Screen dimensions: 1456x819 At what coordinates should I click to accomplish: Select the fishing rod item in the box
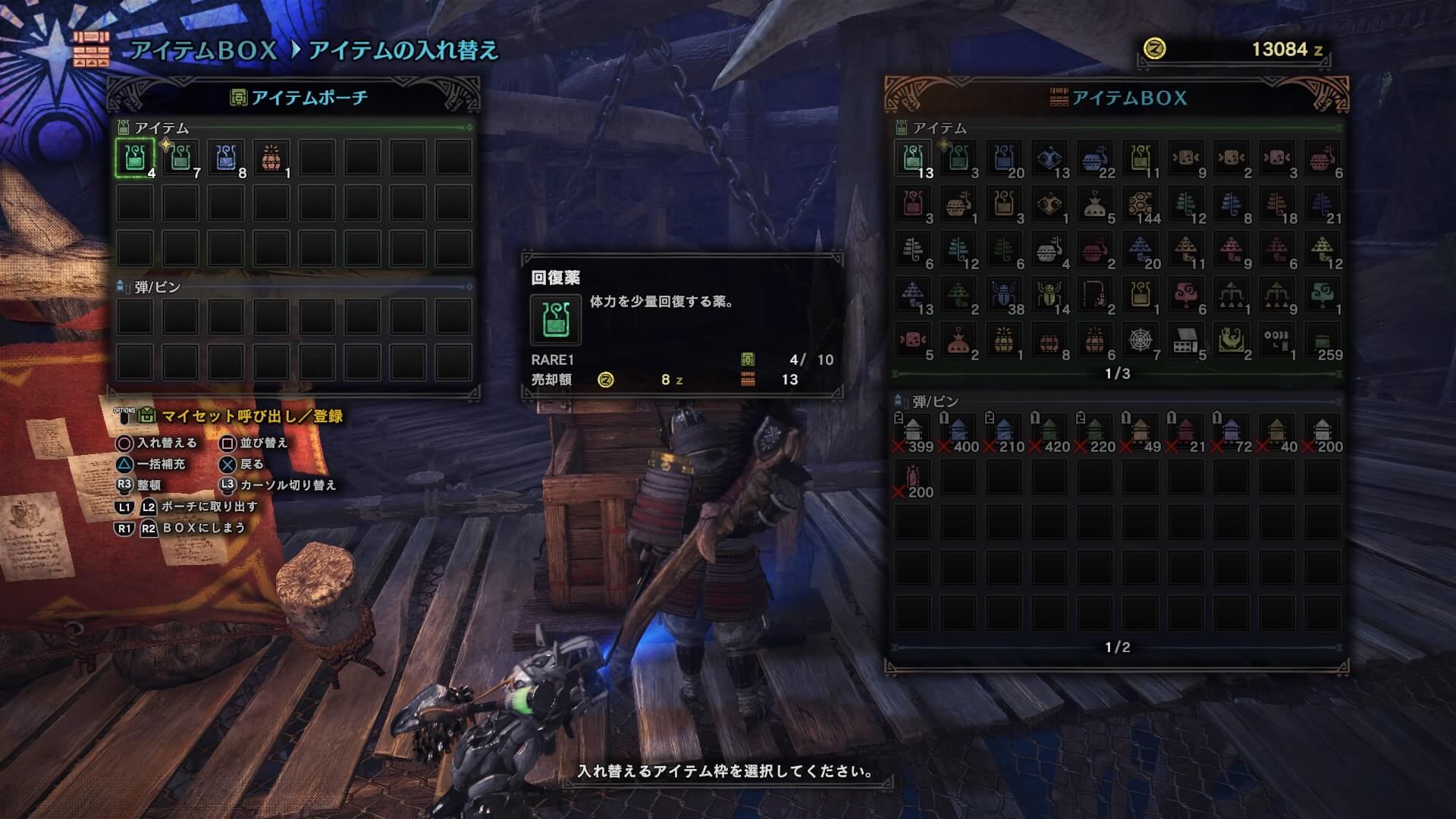click(1095, 295)
